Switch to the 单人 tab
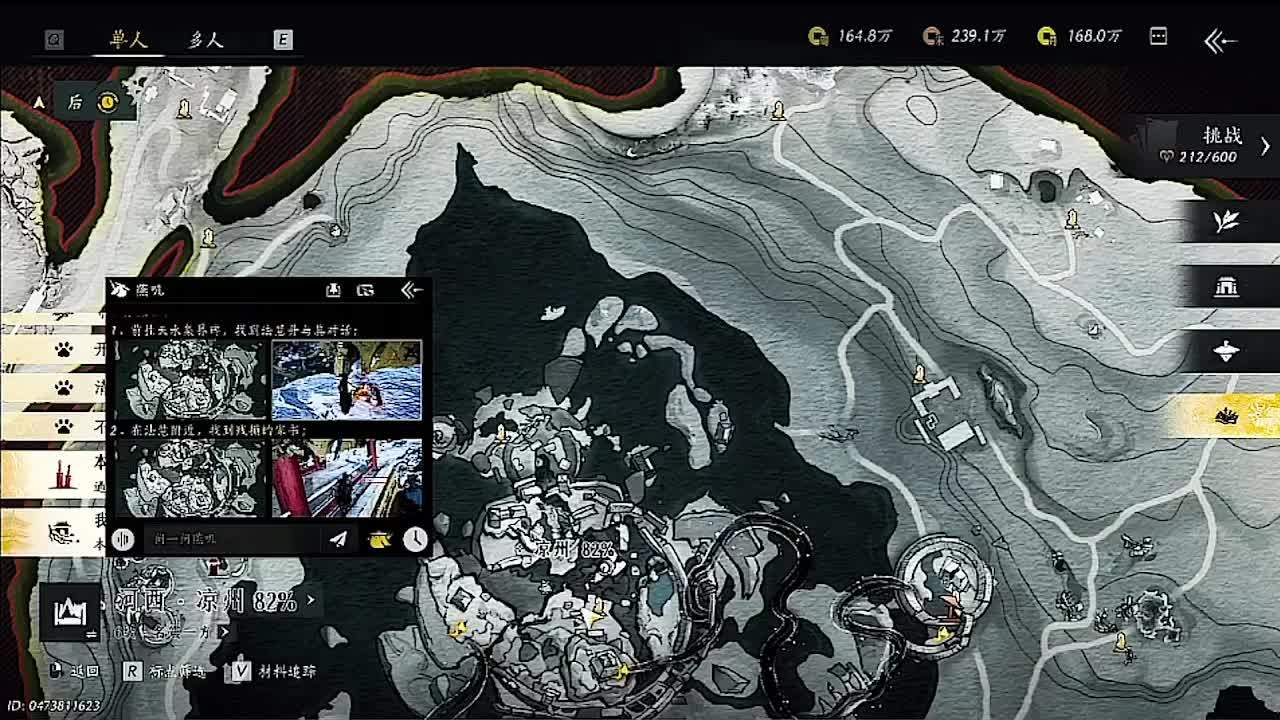 point(128,40)
